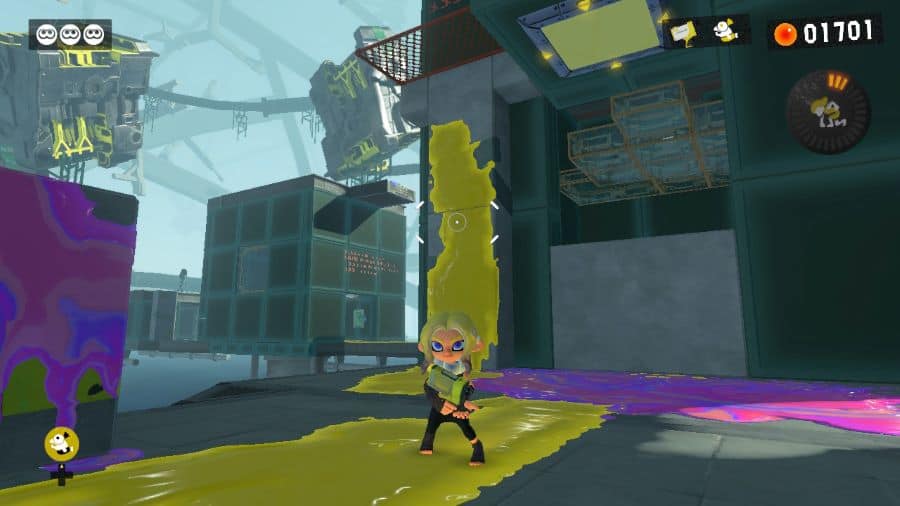Click the yellow circular Smallfry badge
This screenshot has width=900, height=506.
61,445
